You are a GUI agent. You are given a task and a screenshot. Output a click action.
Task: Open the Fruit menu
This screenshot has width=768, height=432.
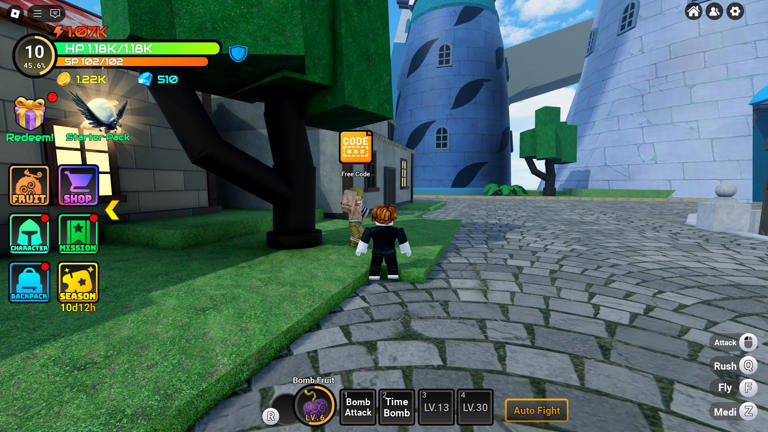point(29,186)
